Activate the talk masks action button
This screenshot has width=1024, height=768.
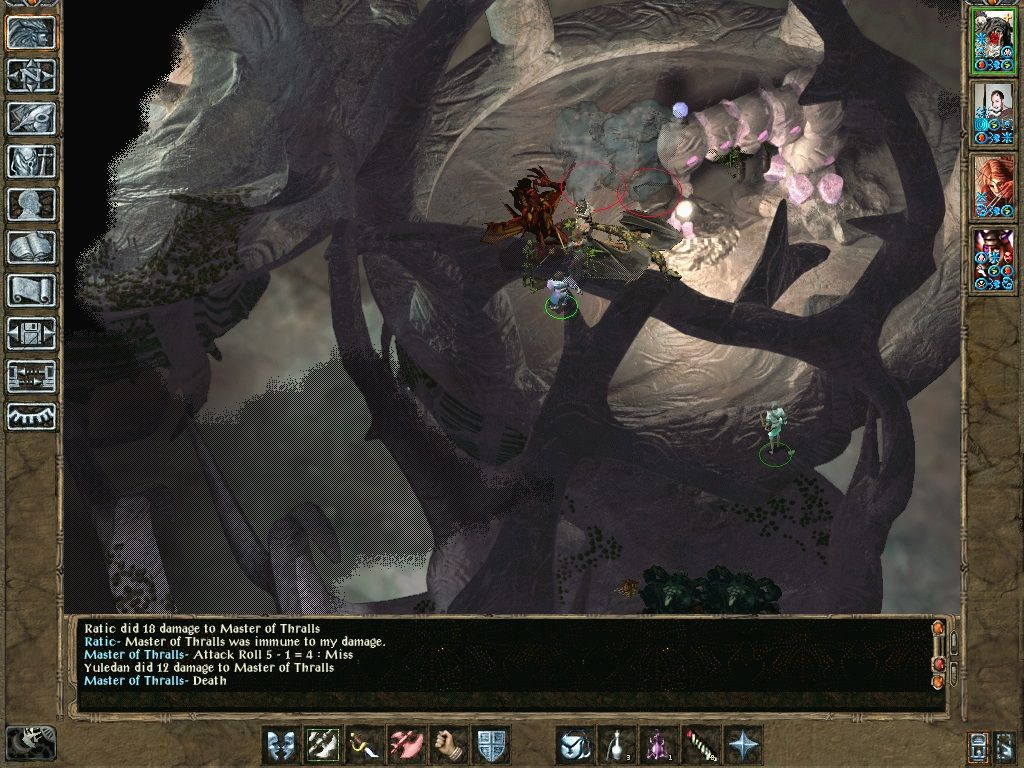click(x=281, y=746)
